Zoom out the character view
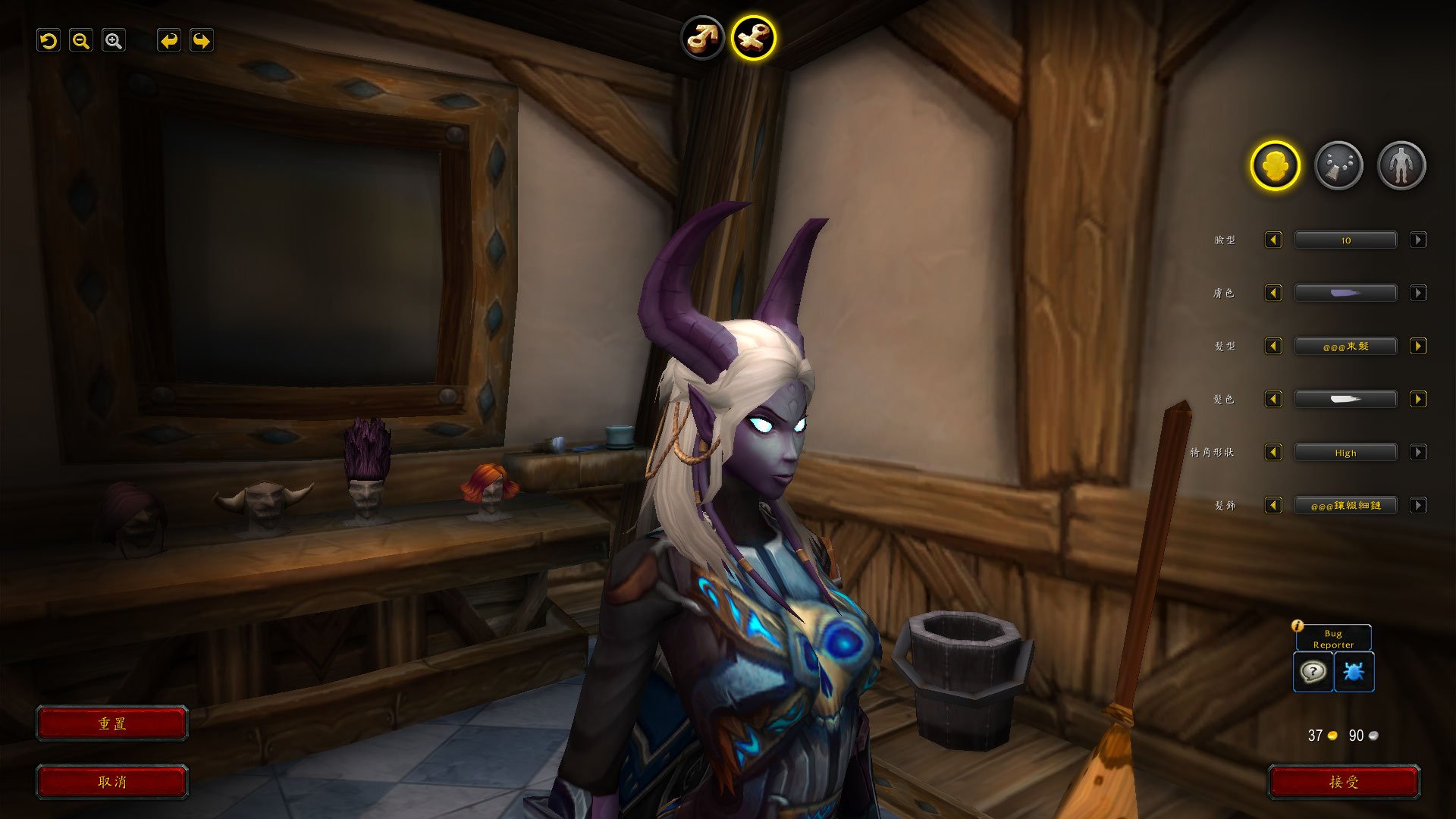This screenshot has width=1456, height=819. click(x=80, y=41)
